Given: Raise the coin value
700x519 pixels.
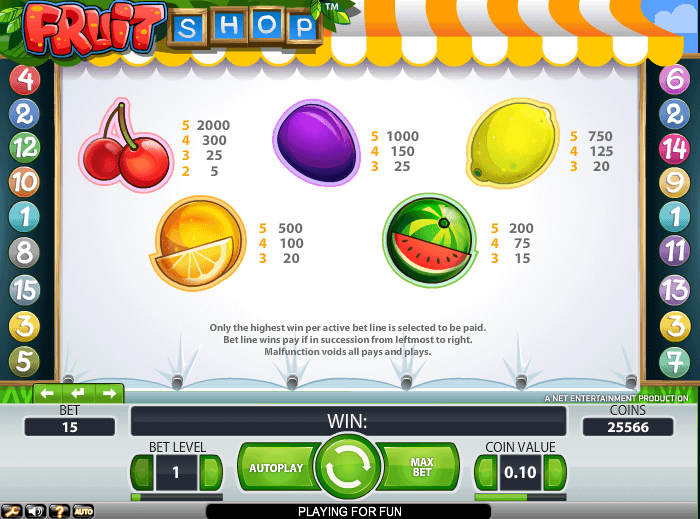Looking at the screenshot, I should [x=553, y=472].
